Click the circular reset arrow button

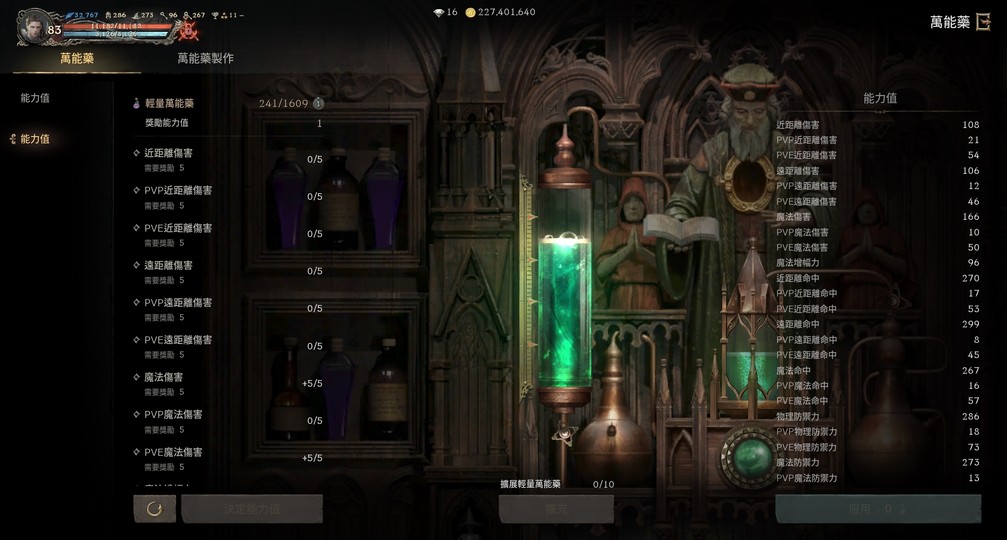[154, 509]
